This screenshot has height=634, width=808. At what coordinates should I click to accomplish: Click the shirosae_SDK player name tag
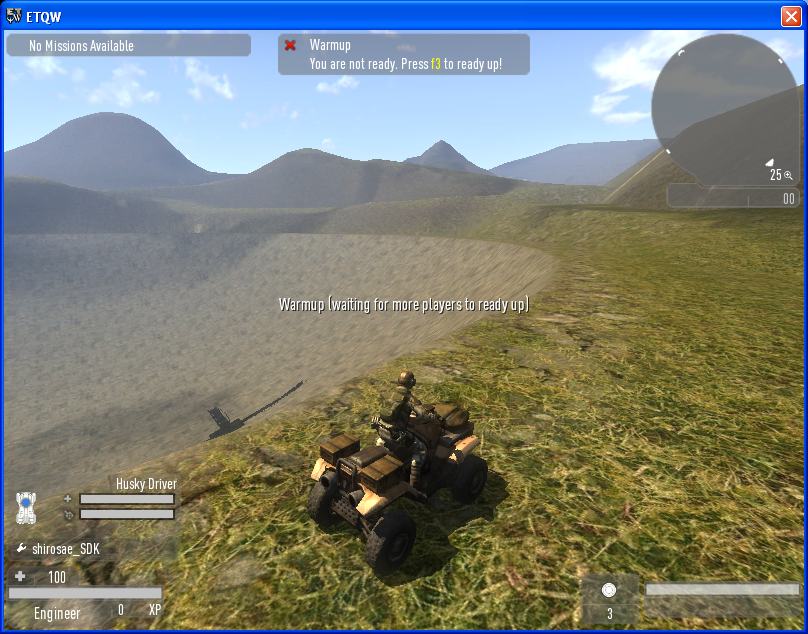[66, 549]
